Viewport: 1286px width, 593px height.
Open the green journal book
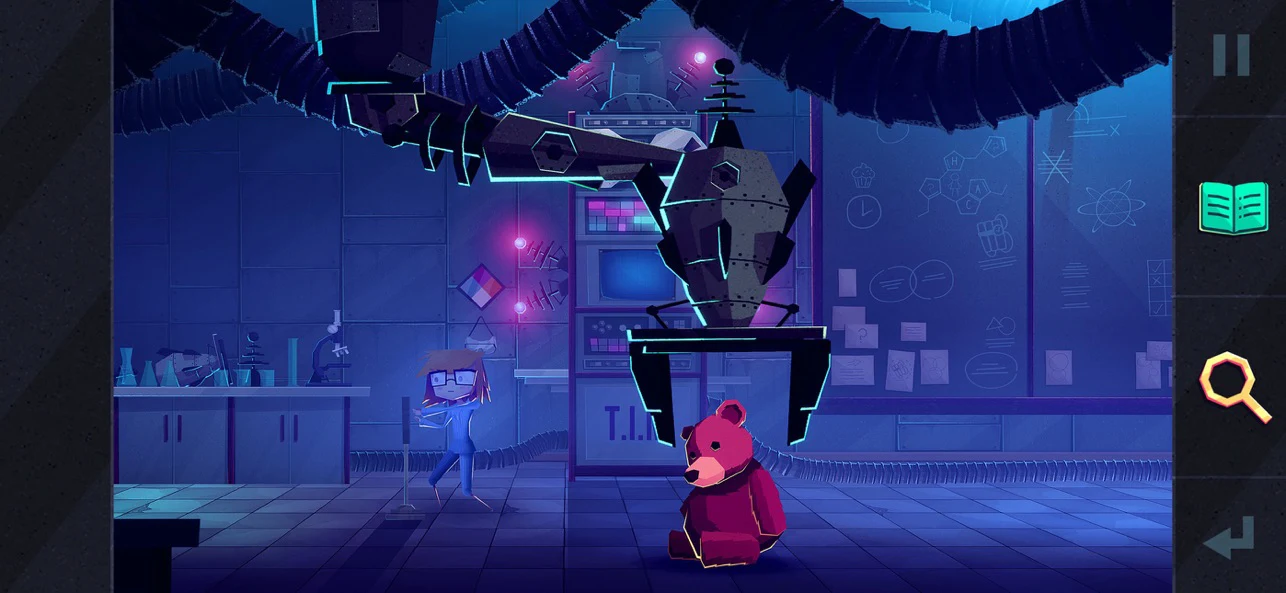(1233, 208)
